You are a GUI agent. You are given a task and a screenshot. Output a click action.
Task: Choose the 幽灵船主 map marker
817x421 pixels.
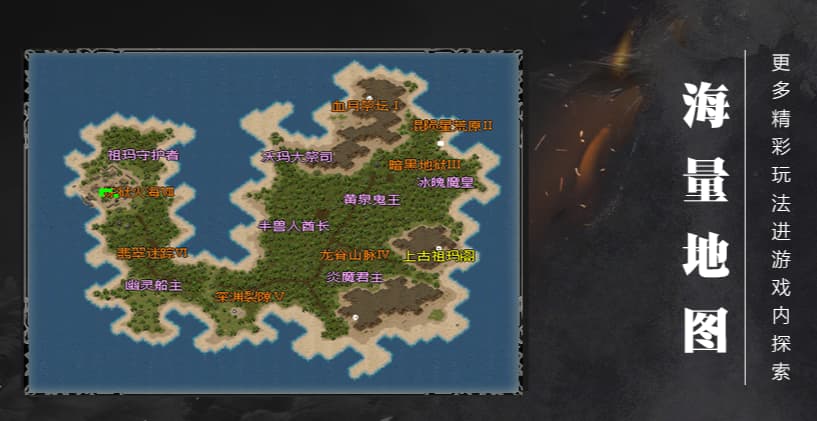coord(153,285)
